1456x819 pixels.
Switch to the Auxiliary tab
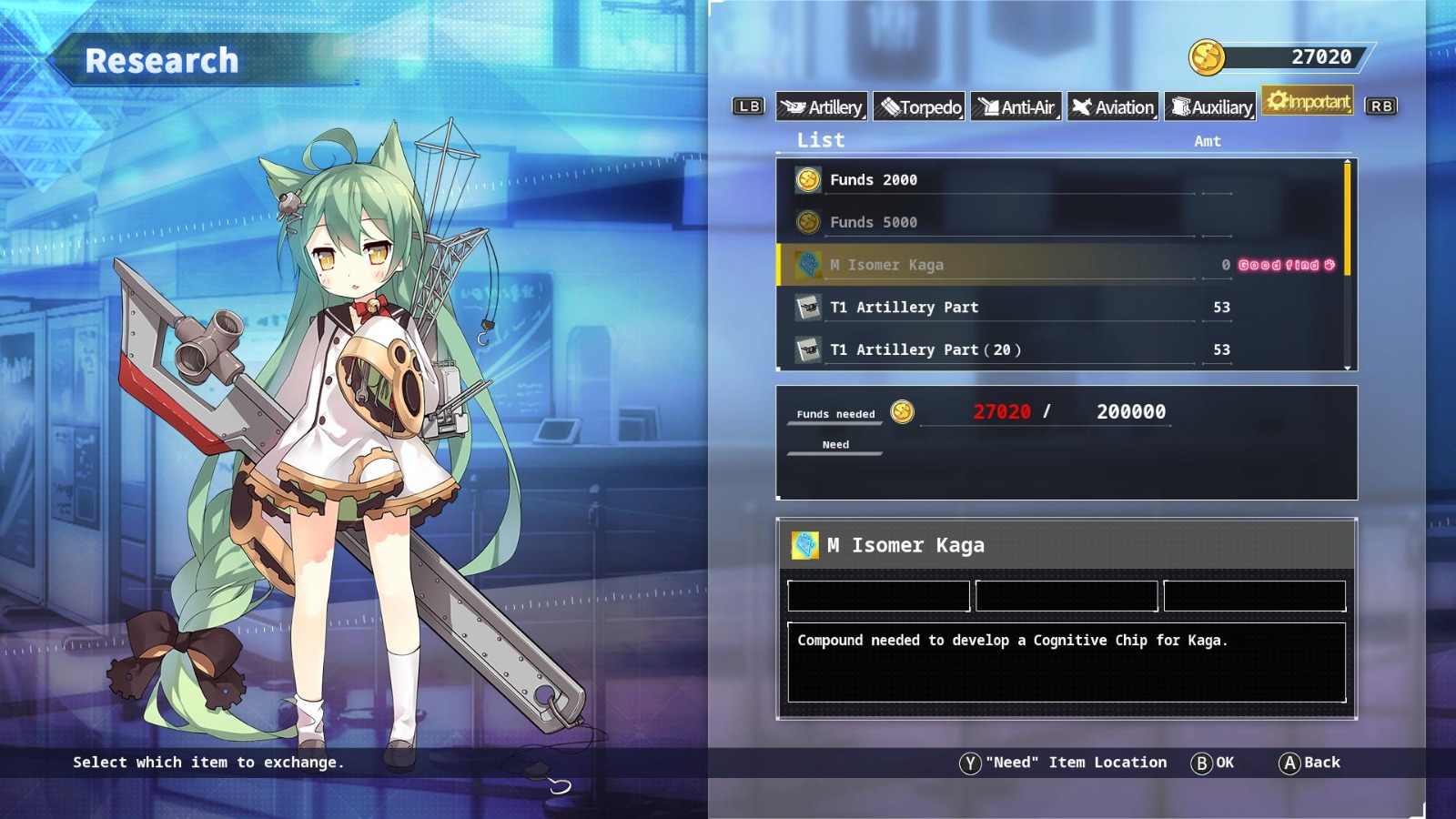point(1210,106)
